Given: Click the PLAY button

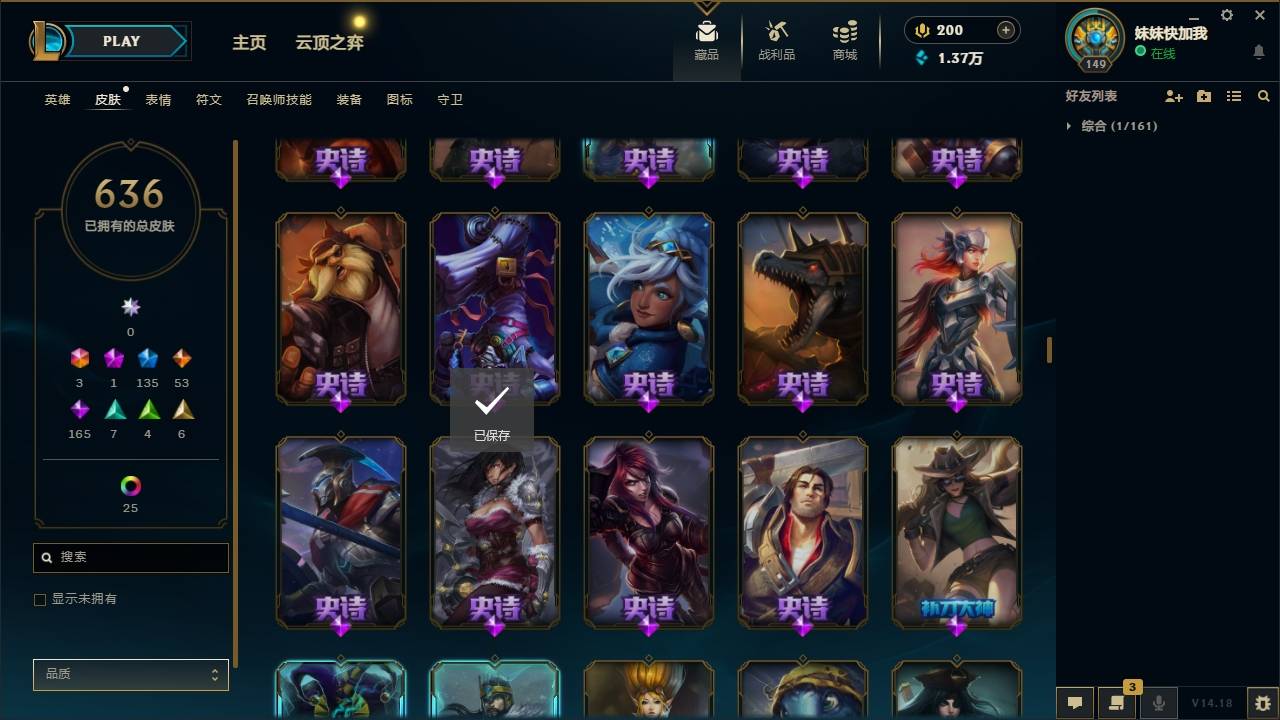Looking at the screenshot, I should click(121, 41).
